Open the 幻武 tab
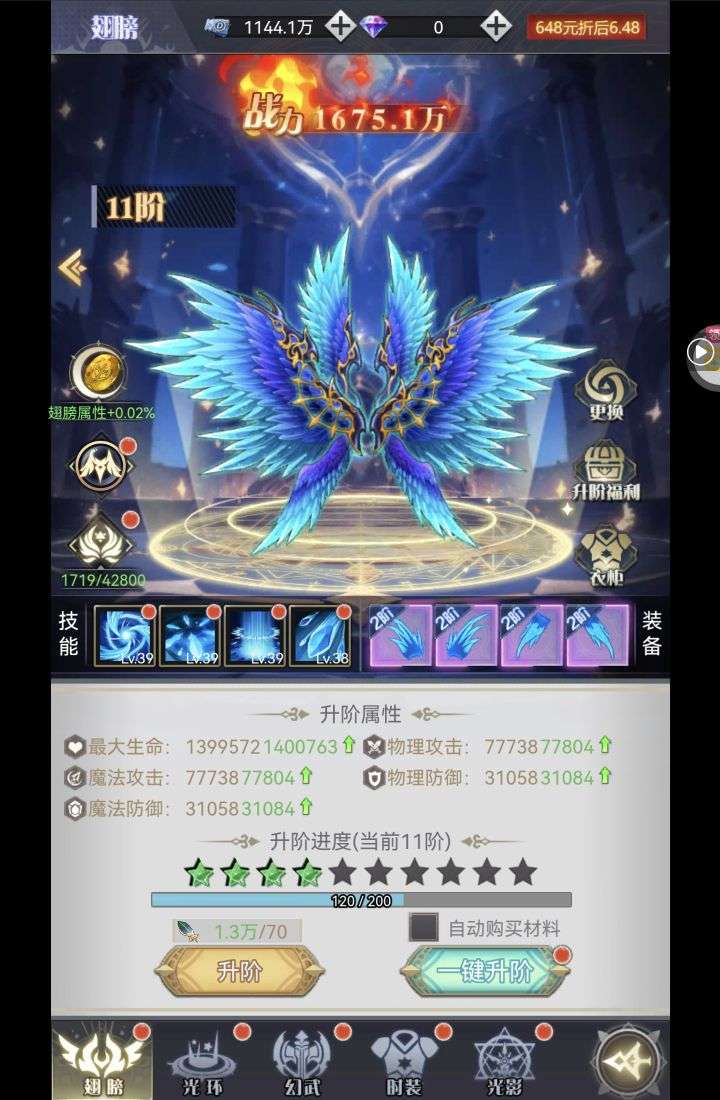The height and width of the screenshot is (1100, 720). [x=302, y=1060]
